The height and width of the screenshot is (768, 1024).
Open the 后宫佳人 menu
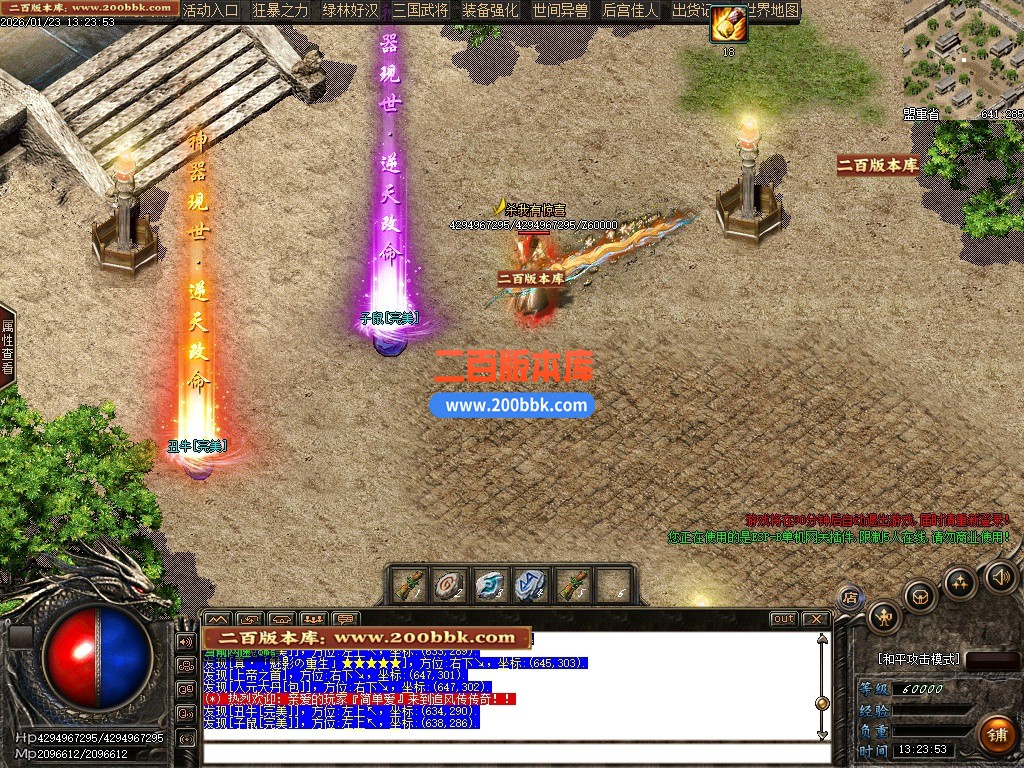point(630,11)
